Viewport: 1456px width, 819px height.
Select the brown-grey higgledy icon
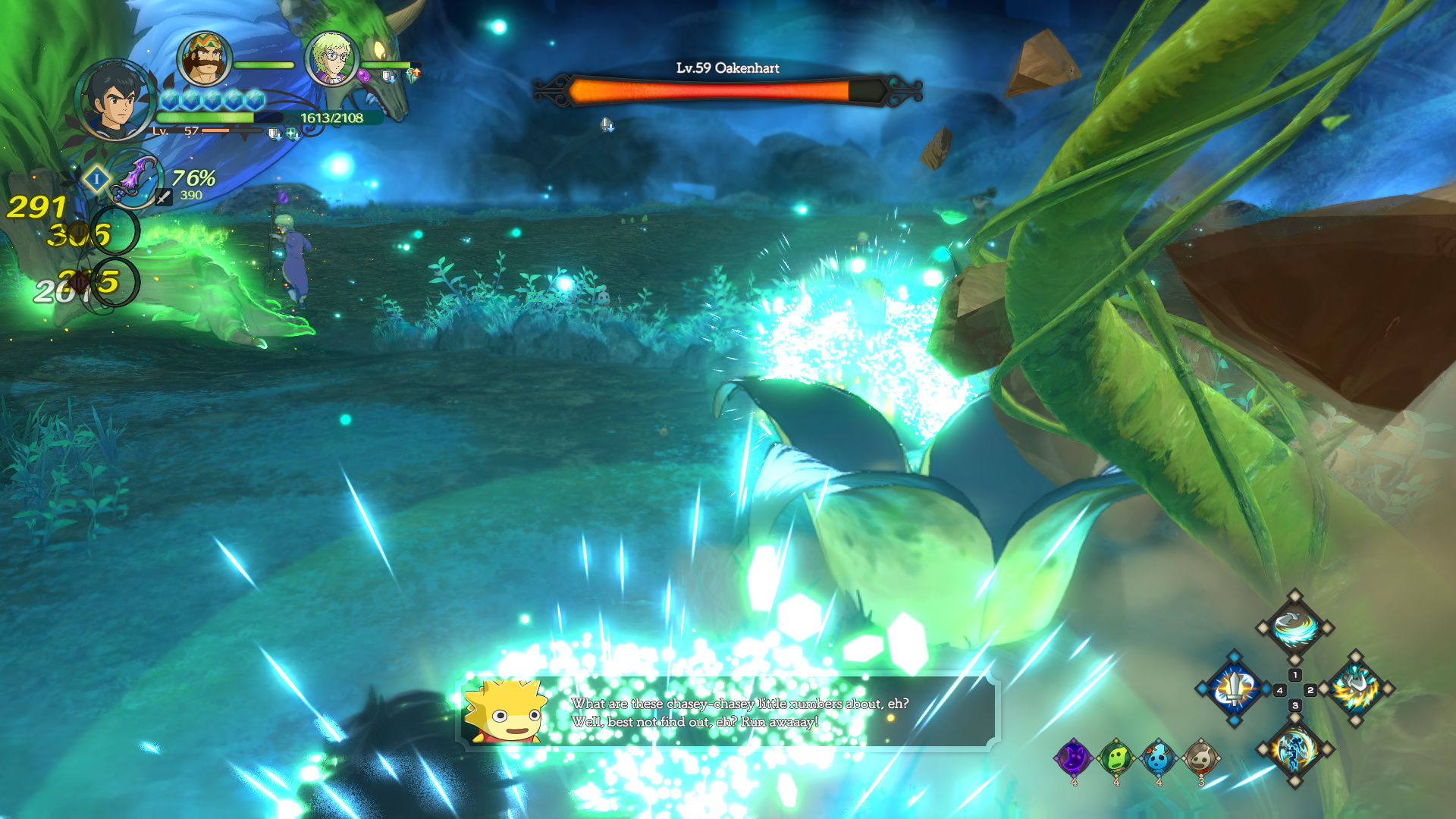pos(1201,757)
